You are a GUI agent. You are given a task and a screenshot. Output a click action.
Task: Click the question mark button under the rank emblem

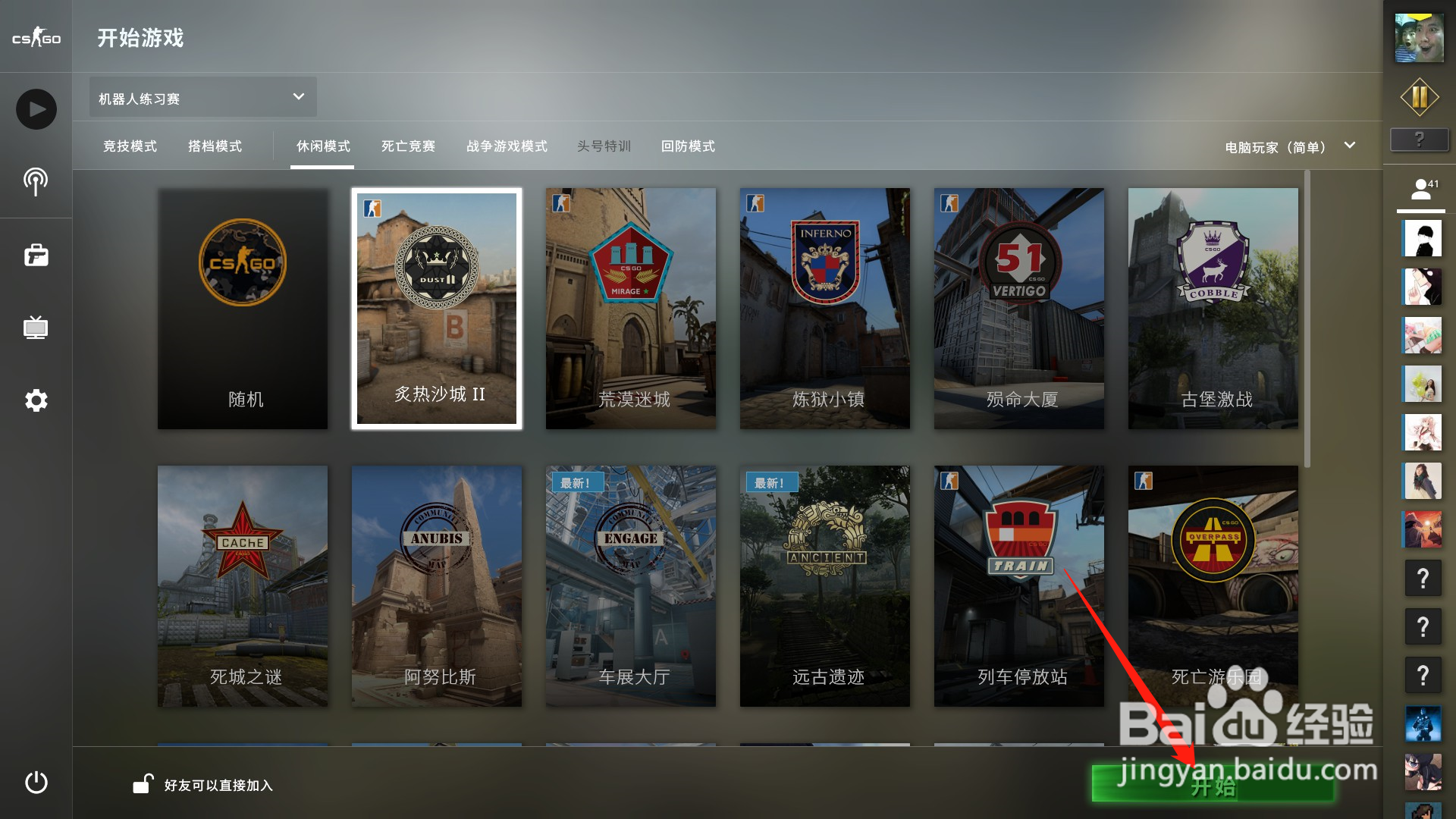[x=1420, y=139]
